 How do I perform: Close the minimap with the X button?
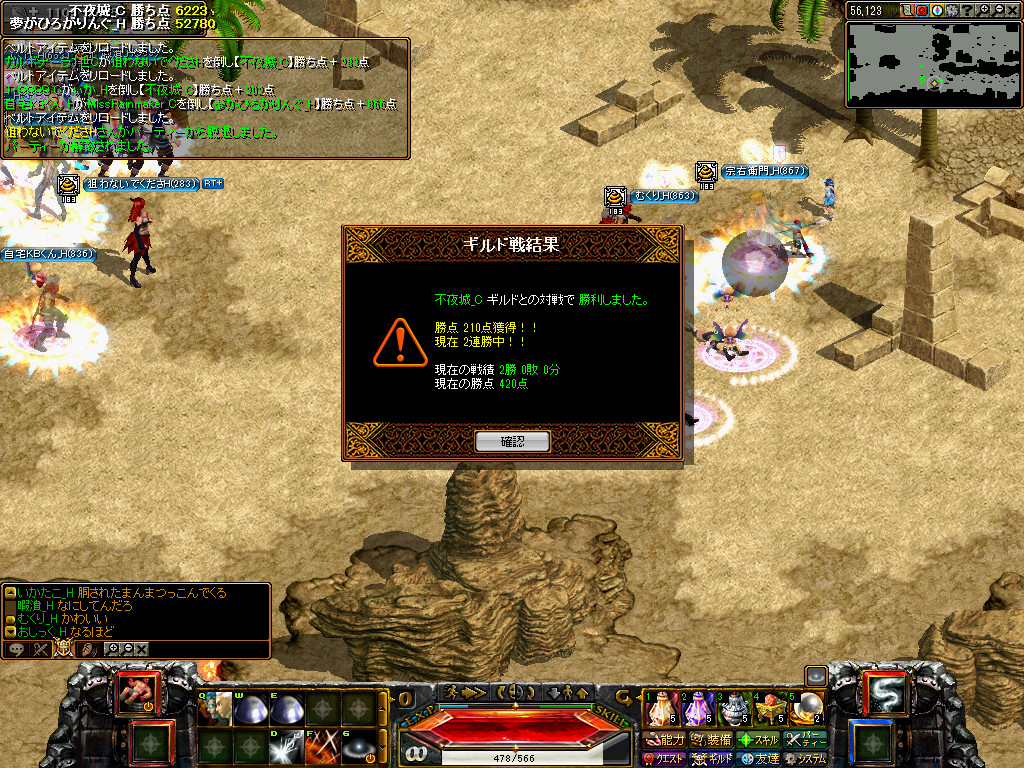pyautogui.click(x=1013, y=10)
